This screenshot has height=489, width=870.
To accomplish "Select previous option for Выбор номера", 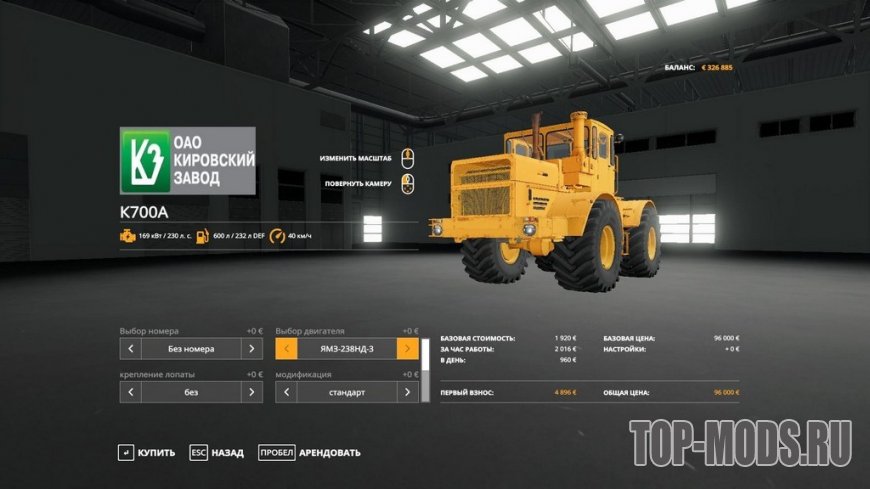I will [x=130, y=349].
